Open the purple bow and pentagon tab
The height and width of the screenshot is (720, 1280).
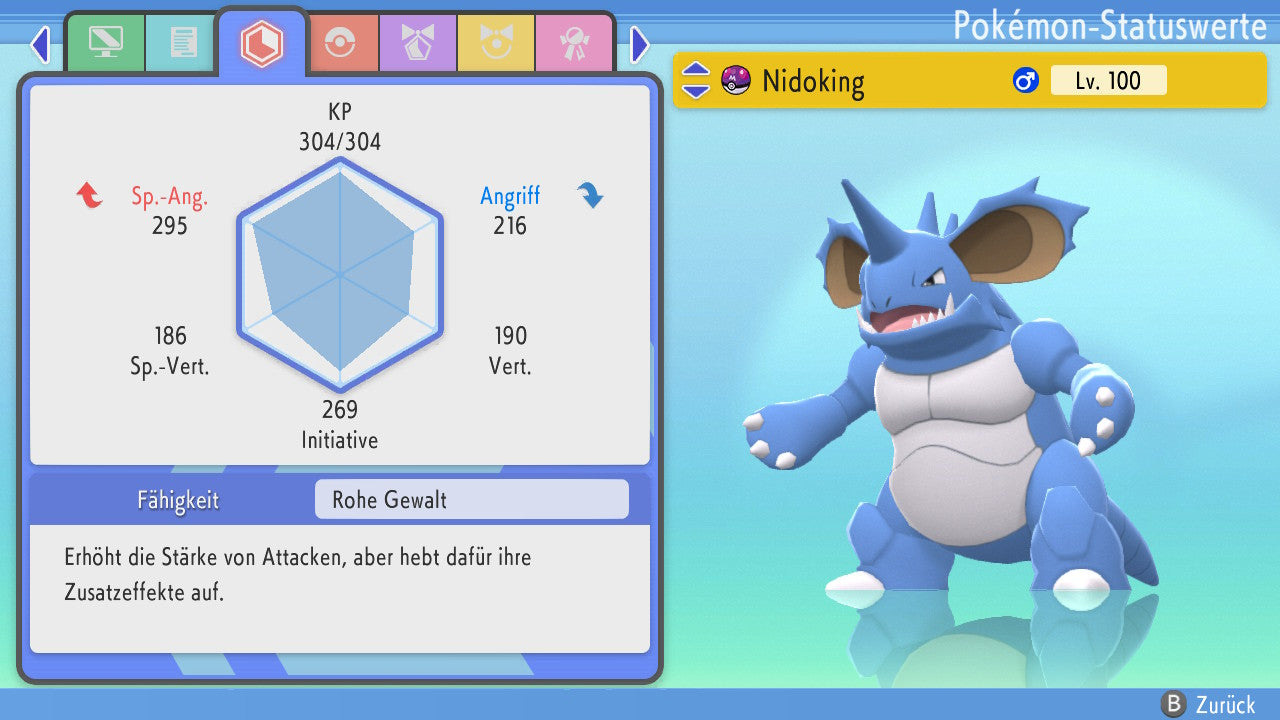tap(417, 43)
